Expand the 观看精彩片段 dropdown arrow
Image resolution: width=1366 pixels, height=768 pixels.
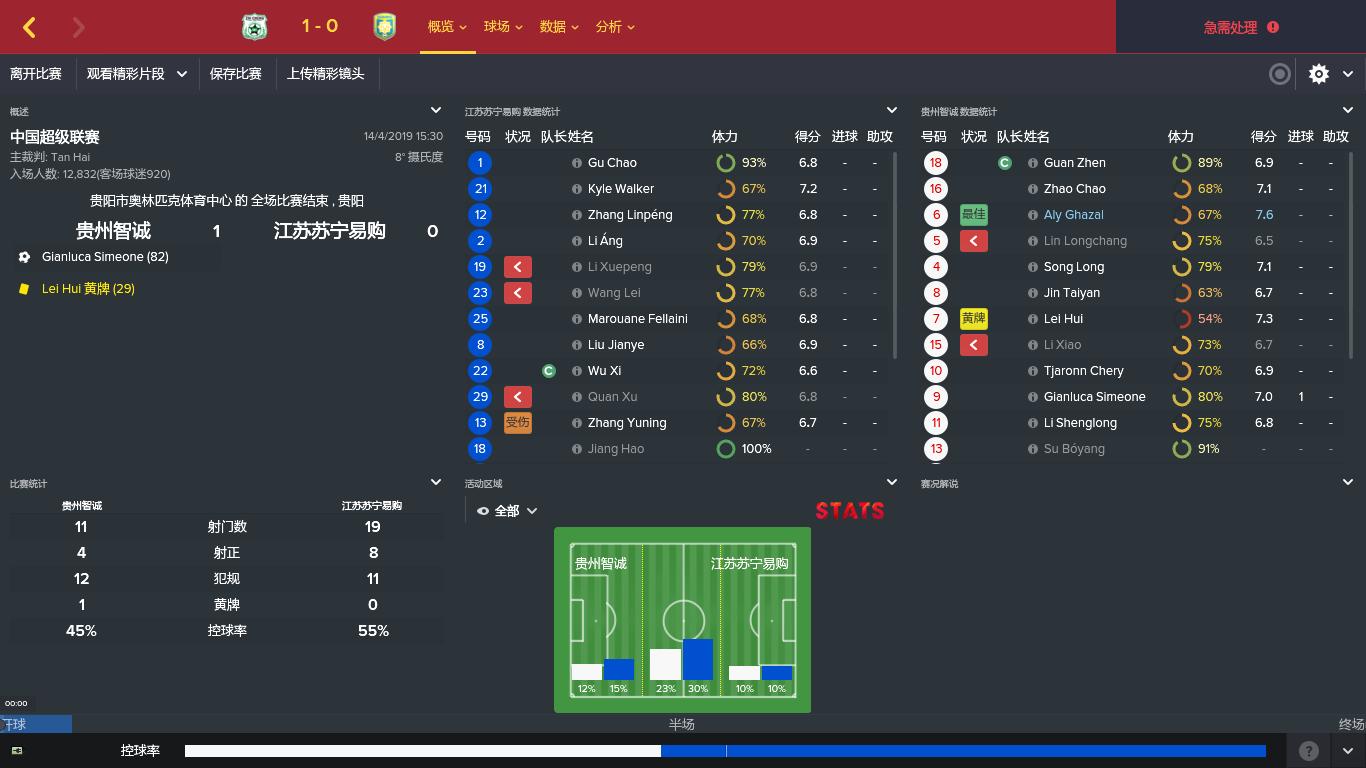pos(181,74)
